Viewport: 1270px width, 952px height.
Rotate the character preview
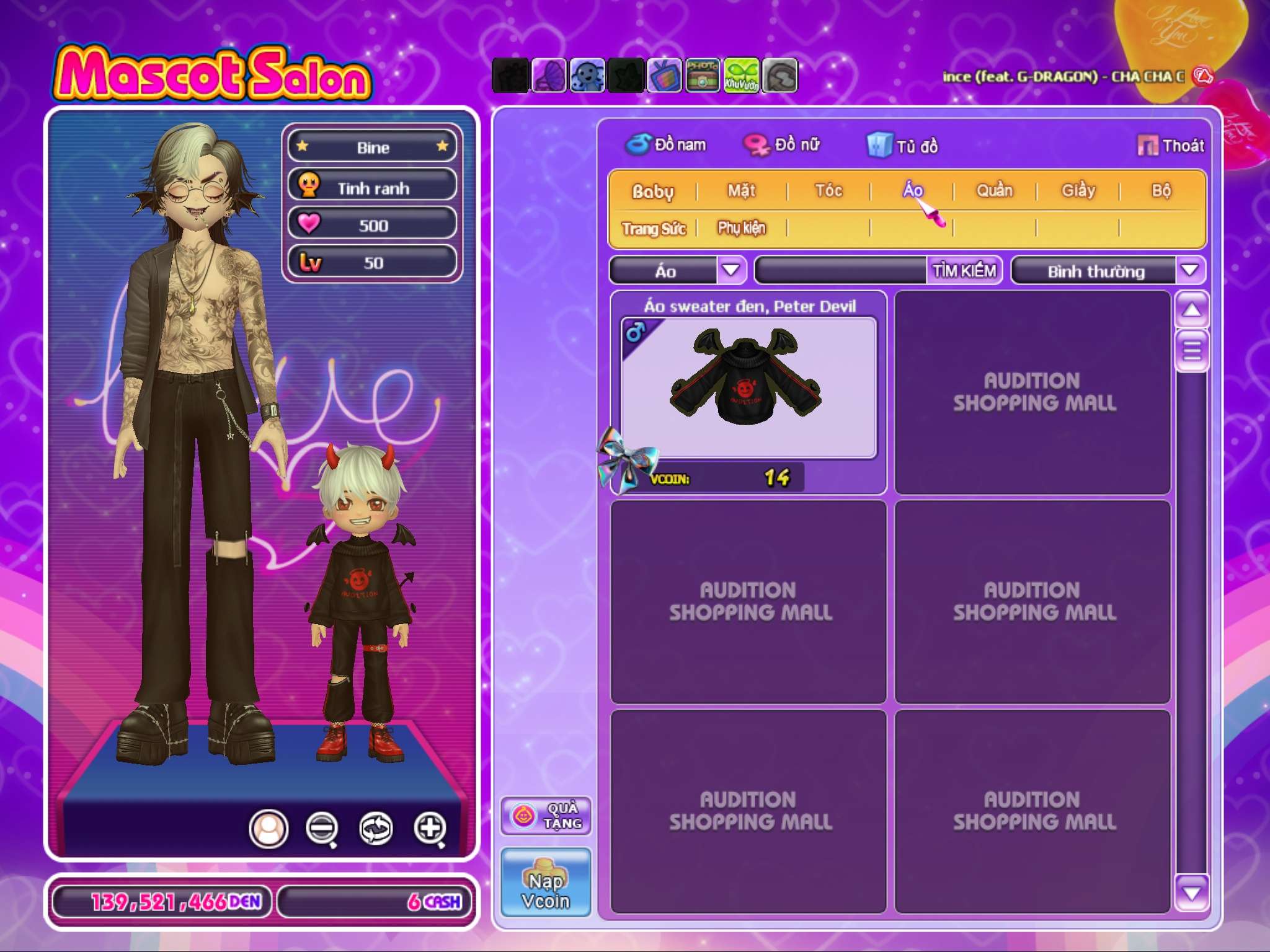click(376, 828)
